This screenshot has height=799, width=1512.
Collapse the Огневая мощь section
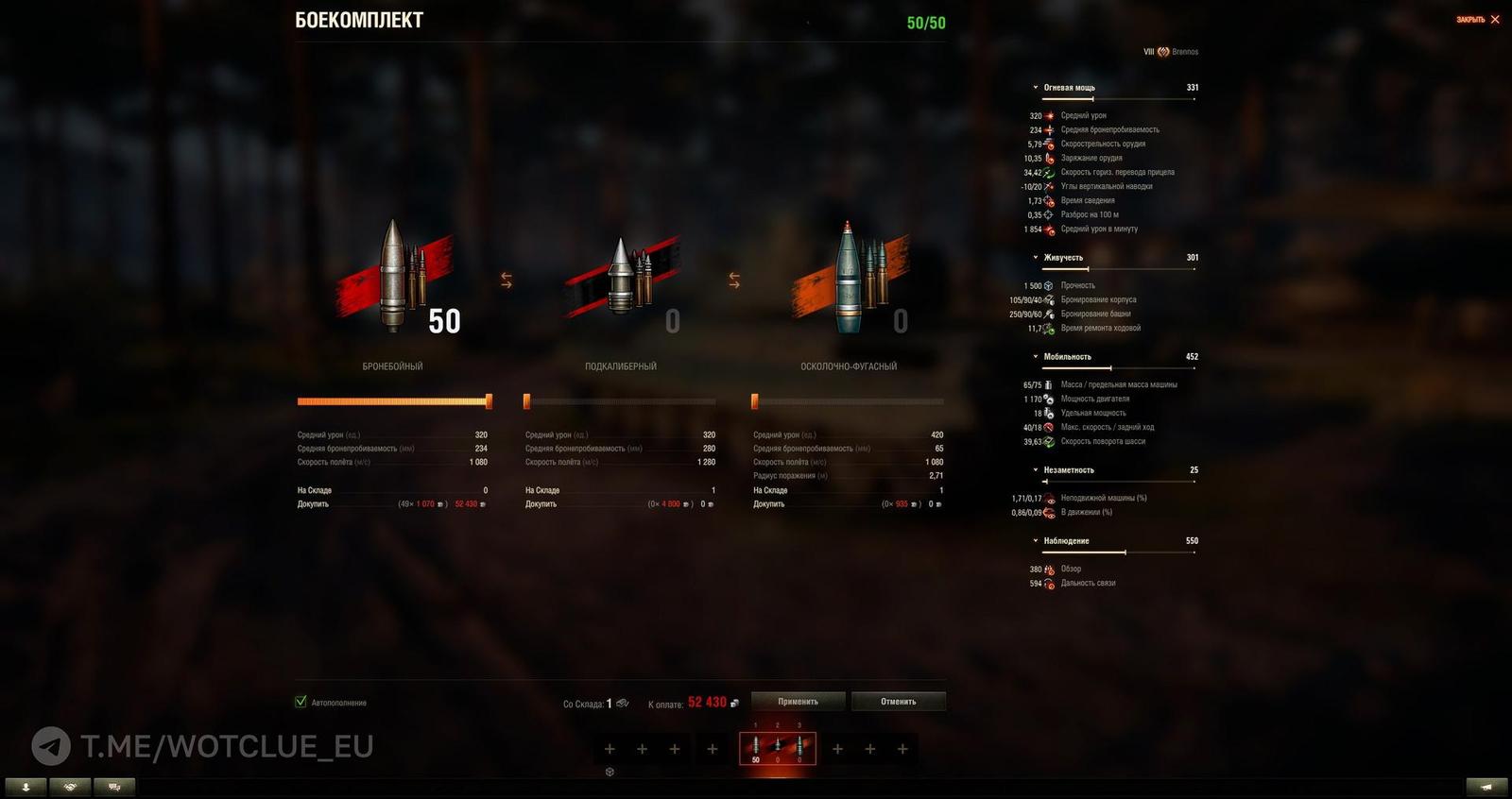click(x=1035, y=86)
